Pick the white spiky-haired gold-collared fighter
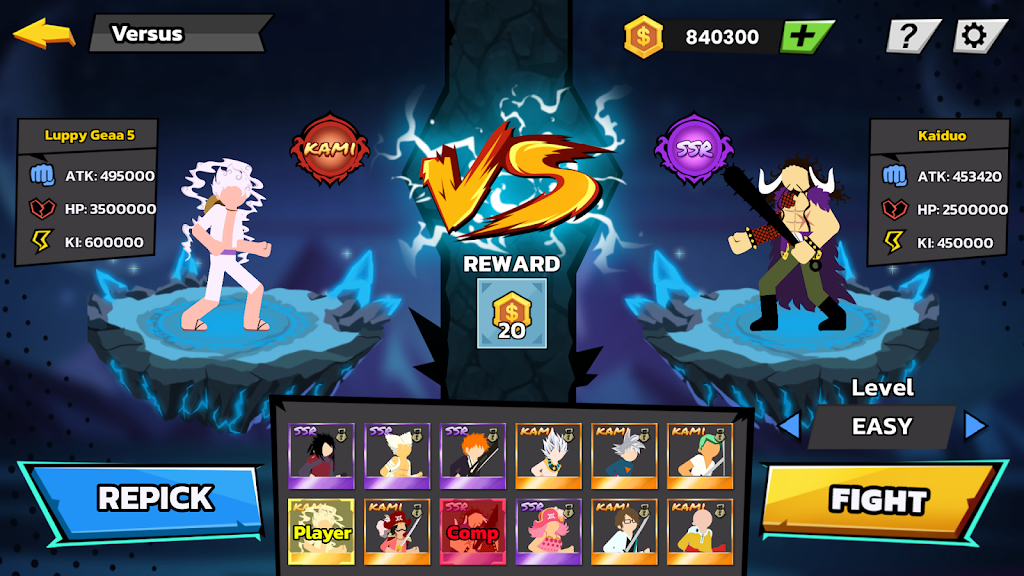1024x576 pixels. point(548,455)
